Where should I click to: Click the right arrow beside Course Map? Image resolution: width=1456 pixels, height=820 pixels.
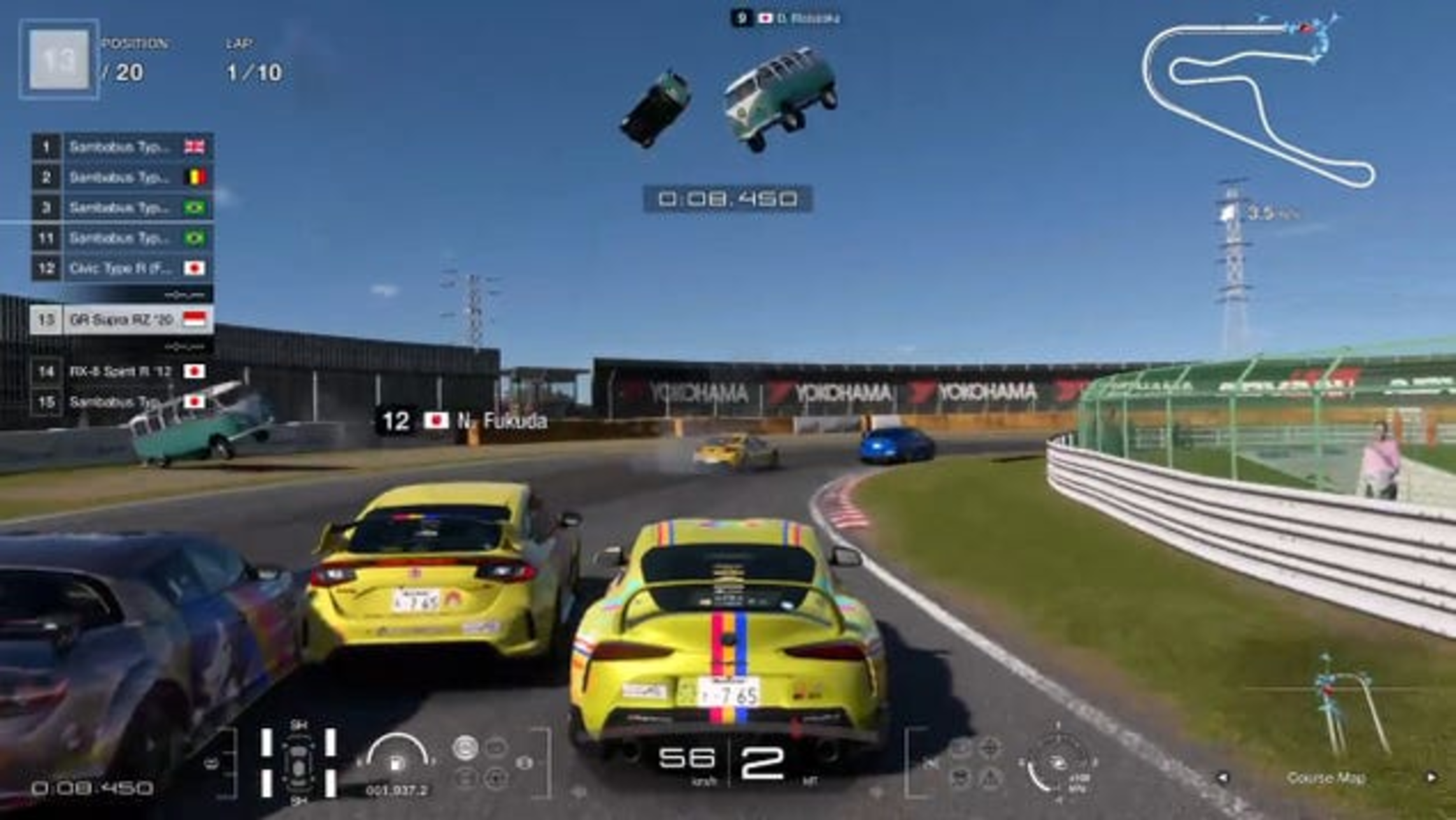pyautogui.click(x=1431, y=778)
